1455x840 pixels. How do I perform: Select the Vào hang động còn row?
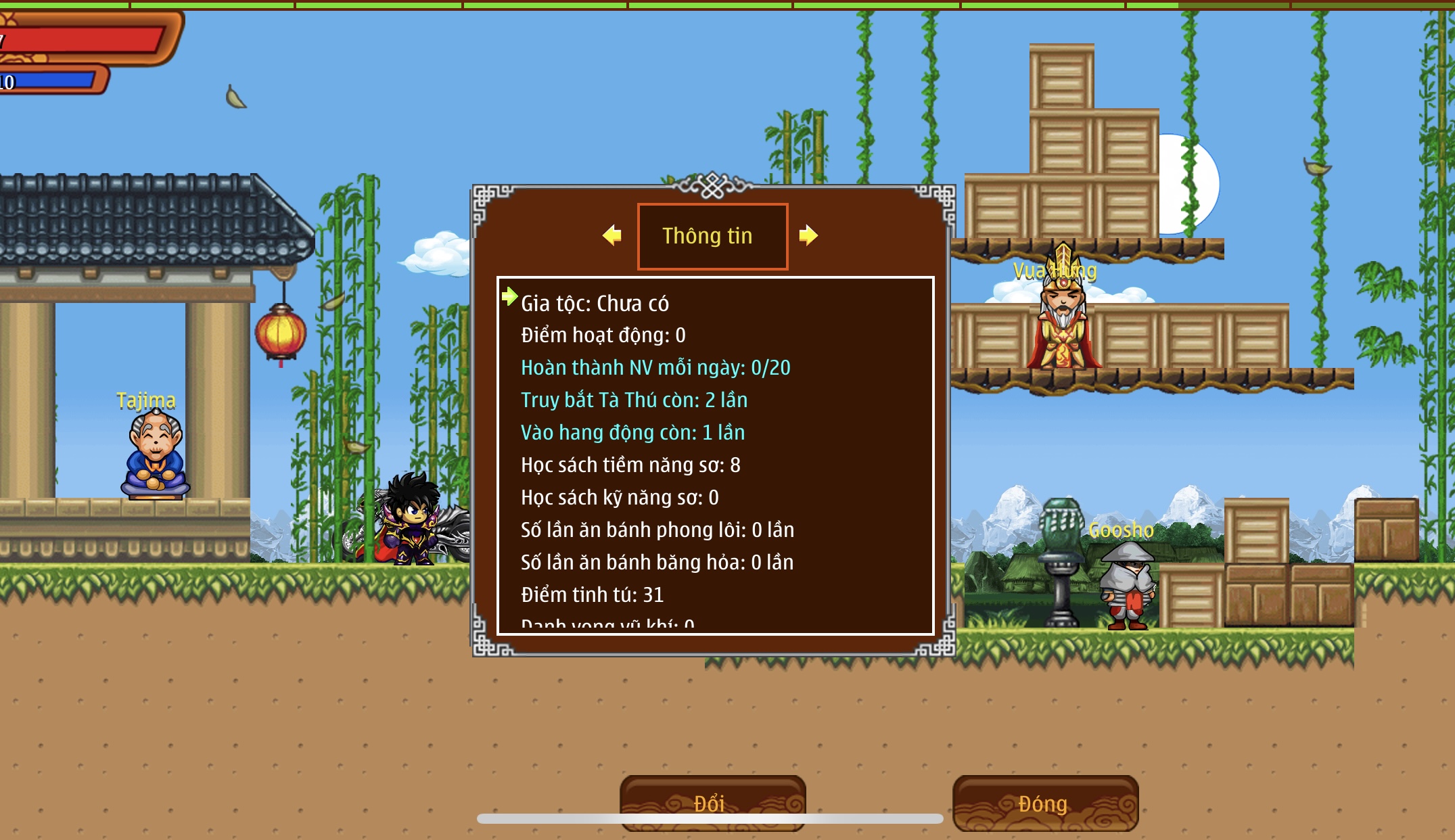coord(632,433)
